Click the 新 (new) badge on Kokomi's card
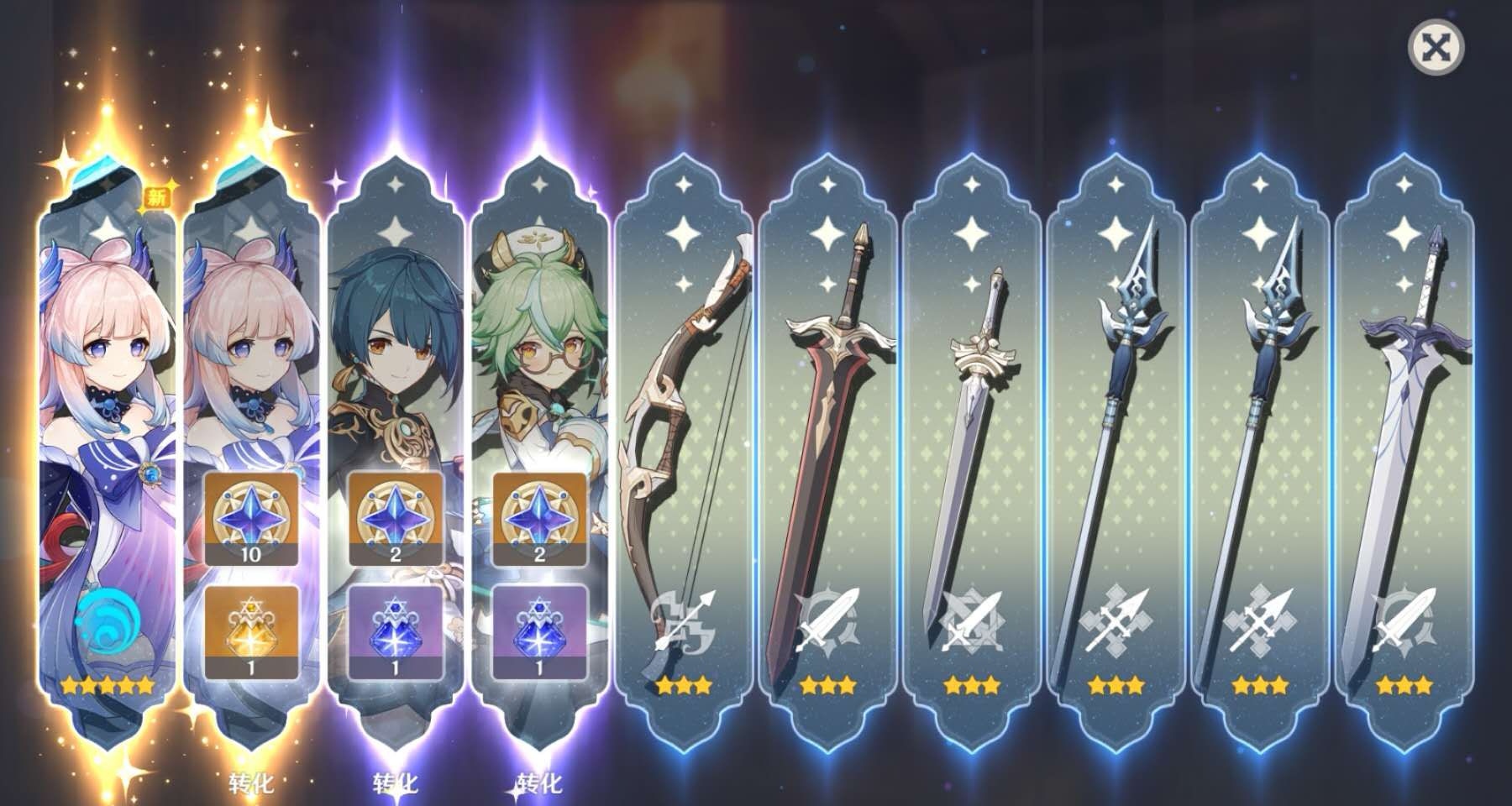 [x=160, y=197]
